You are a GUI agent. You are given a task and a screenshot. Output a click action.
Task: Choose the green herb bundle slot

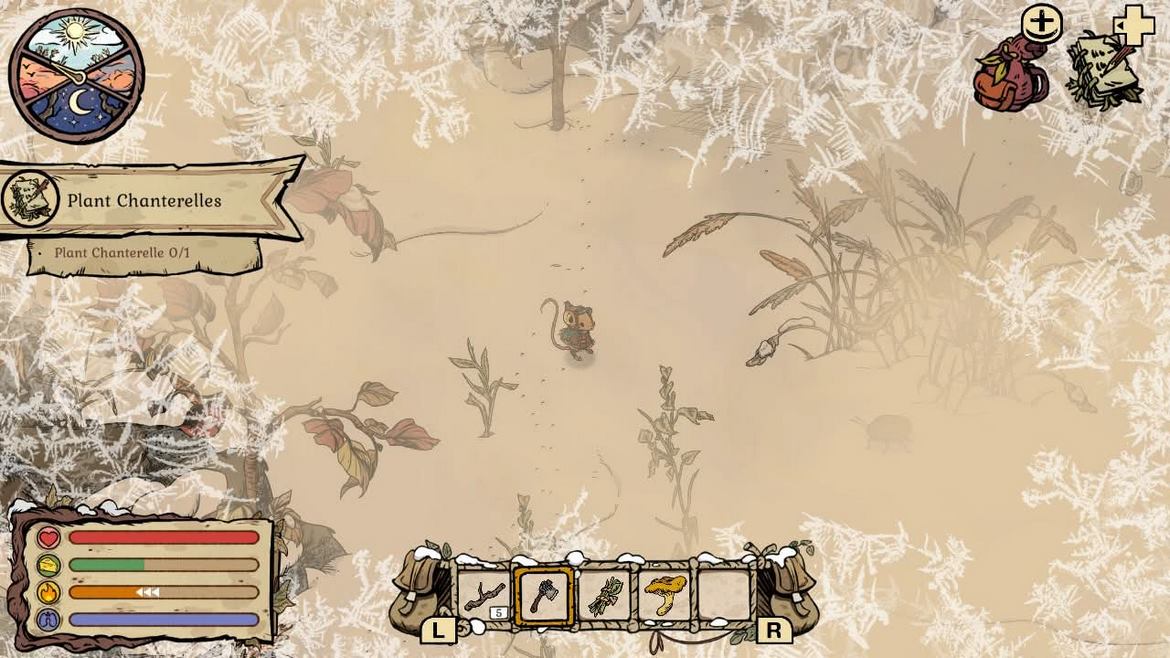coord(605,596)
